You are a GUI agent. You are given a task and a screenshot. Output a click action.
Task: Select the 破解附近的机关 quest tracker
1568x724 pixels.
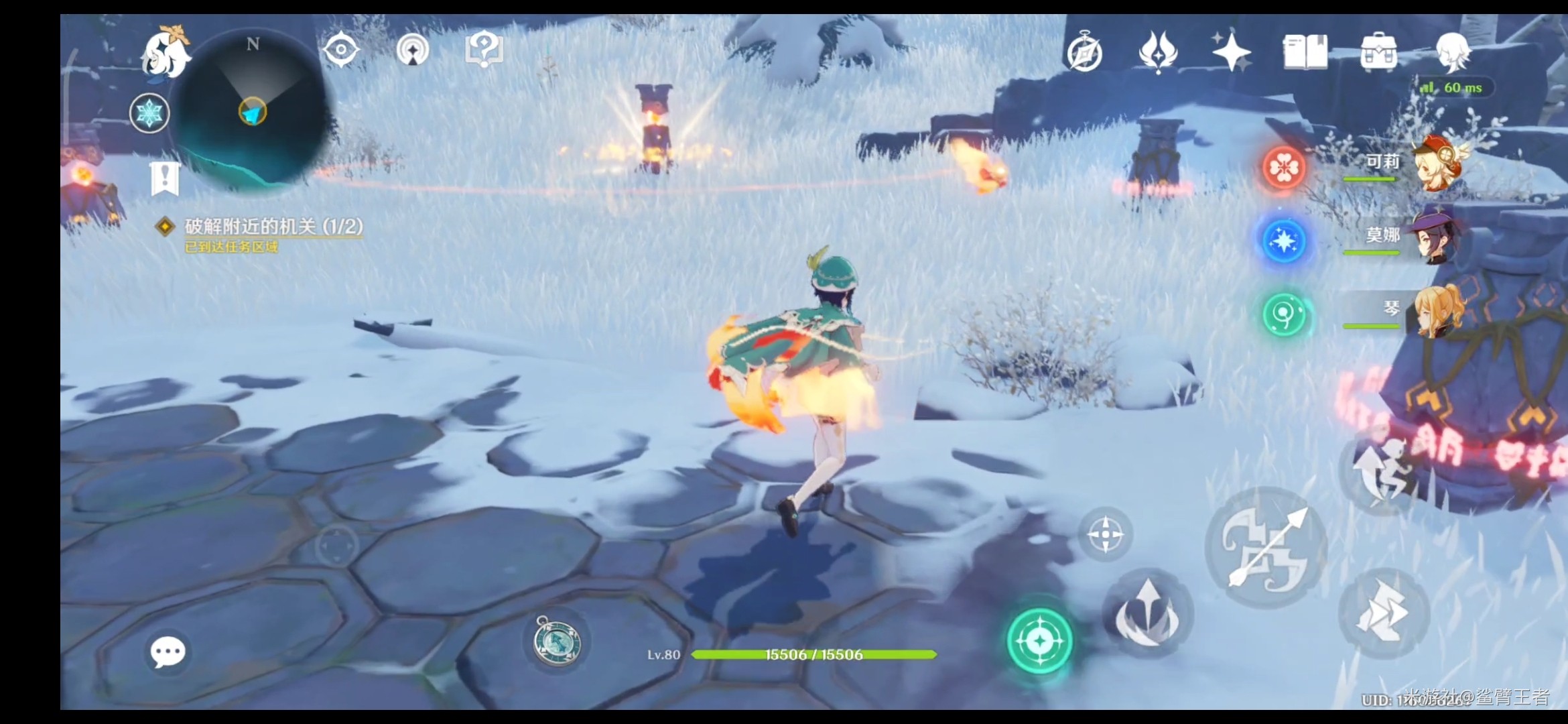point(273,227)
